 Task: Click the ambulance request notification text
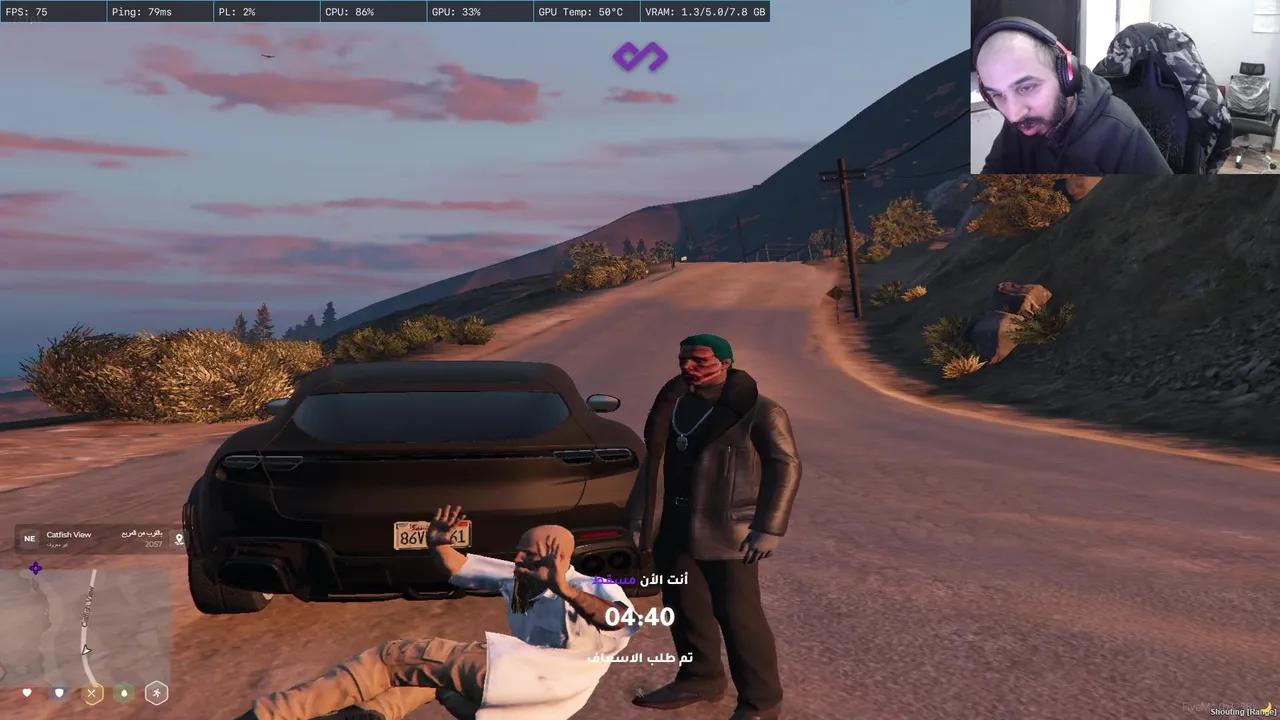640,658
